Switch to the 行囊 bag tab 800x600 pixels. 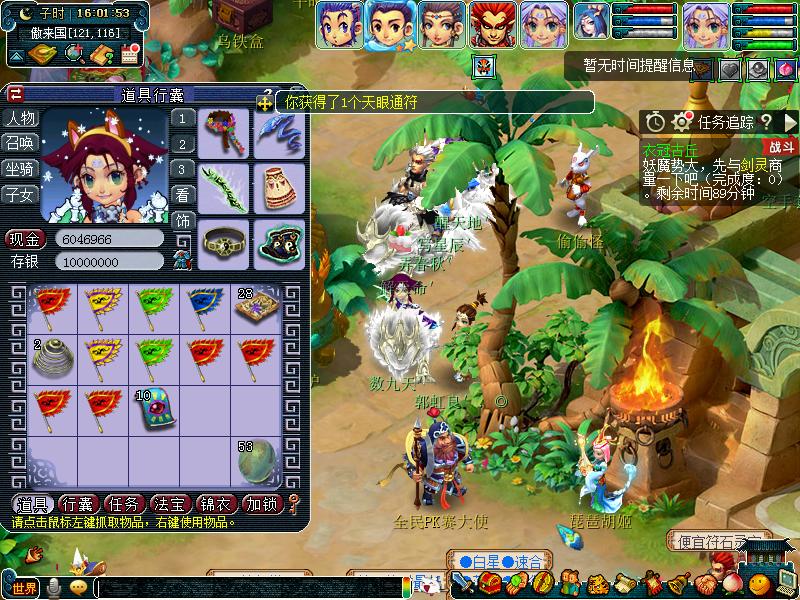tap(78, 504)
